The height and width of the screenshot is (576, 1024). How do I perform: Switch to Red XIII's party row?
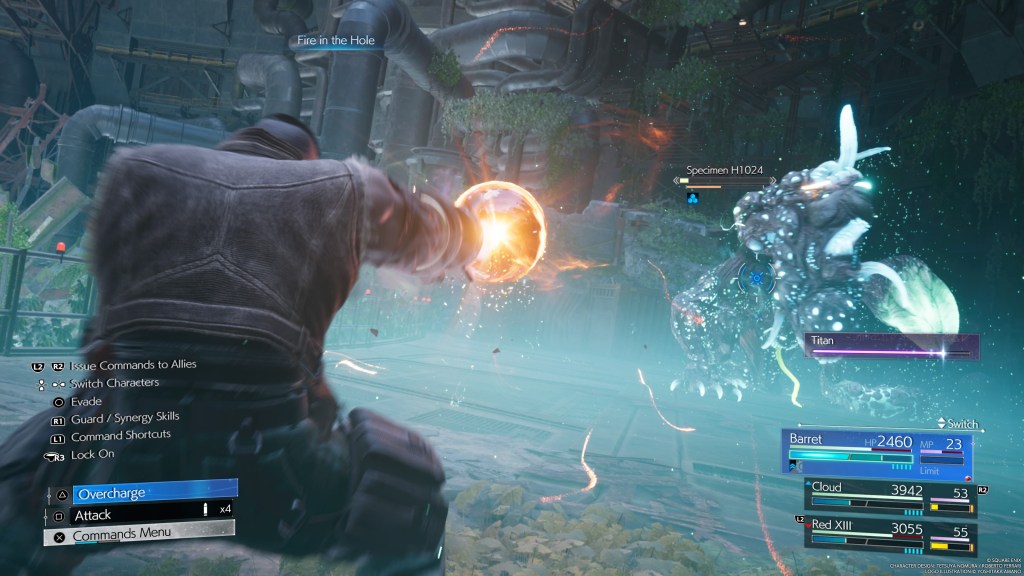(890, 534)
